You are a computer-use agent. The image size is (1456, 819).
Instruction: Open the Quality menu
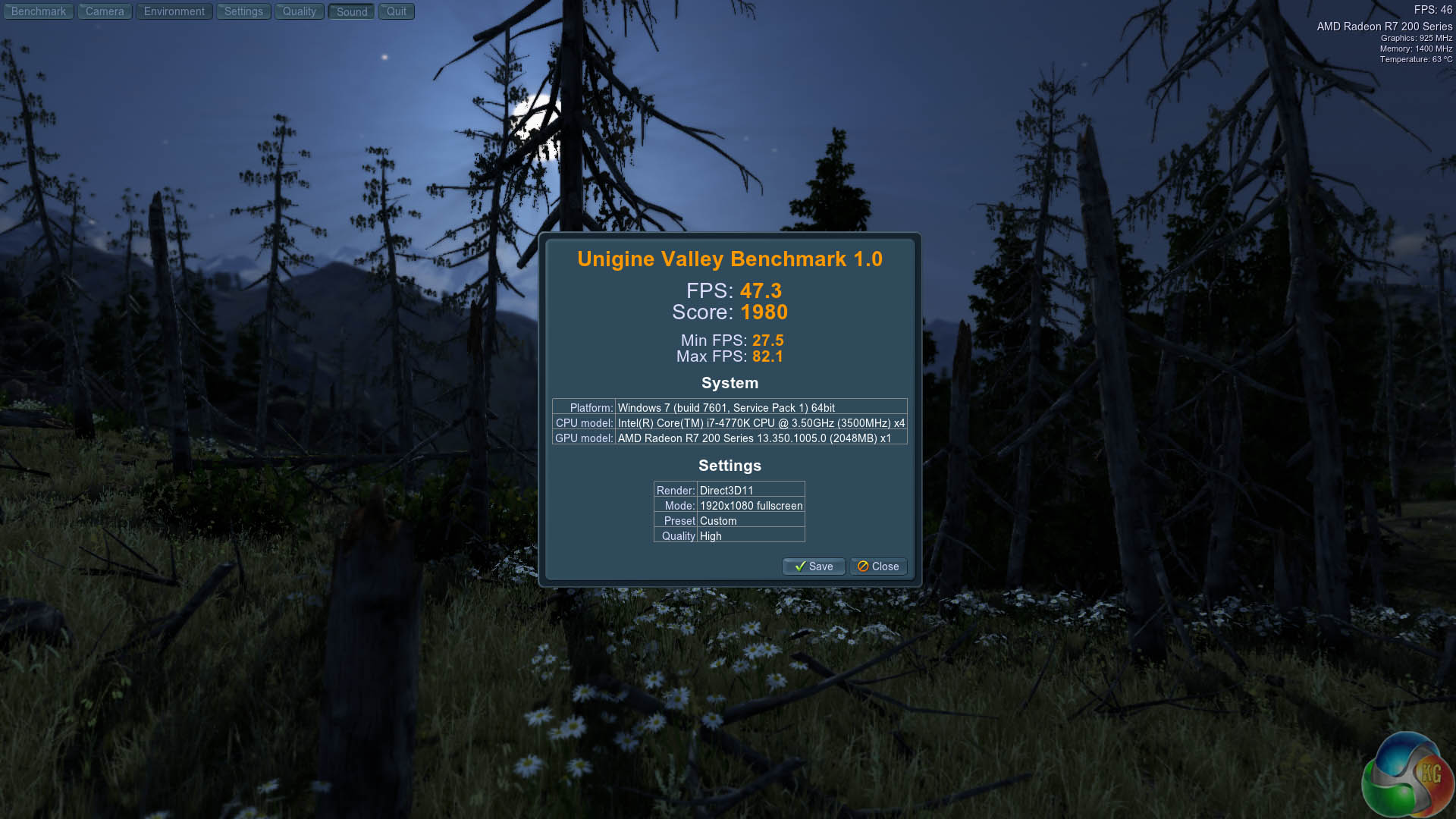[x=299, y=11]
